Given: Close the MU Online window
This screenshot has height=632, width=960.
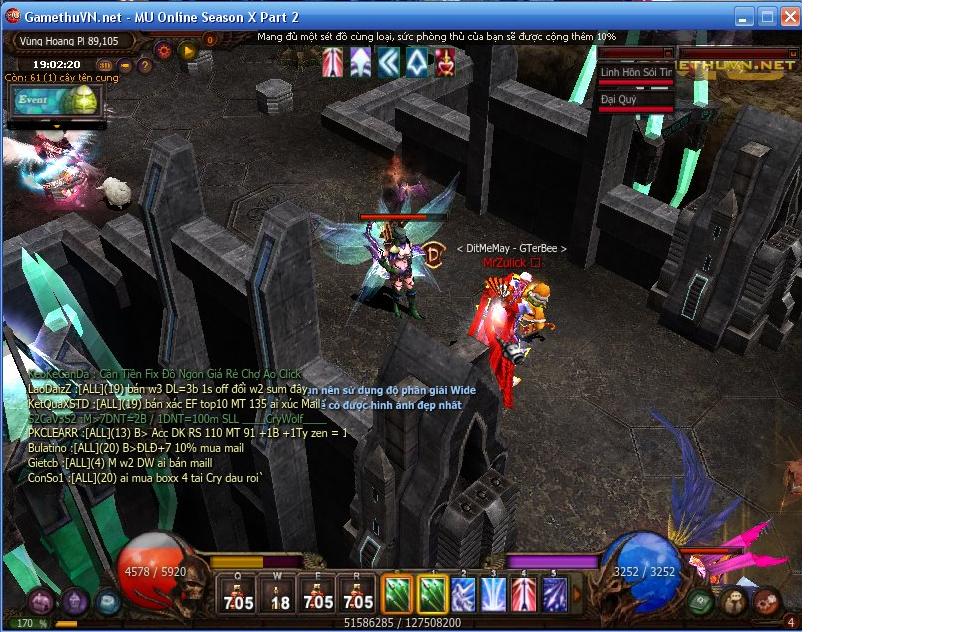Looking at the screenshot, I should click(x=789, y=16).
